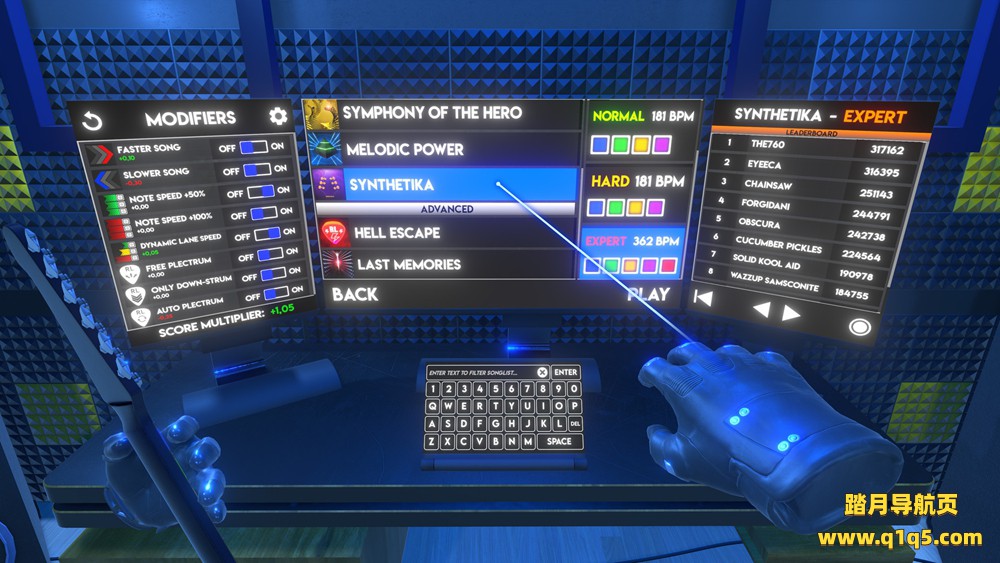The height and width of the screenshot is (563, 1000).
Task: Click the song filter text field
Action: coord(480,373)
